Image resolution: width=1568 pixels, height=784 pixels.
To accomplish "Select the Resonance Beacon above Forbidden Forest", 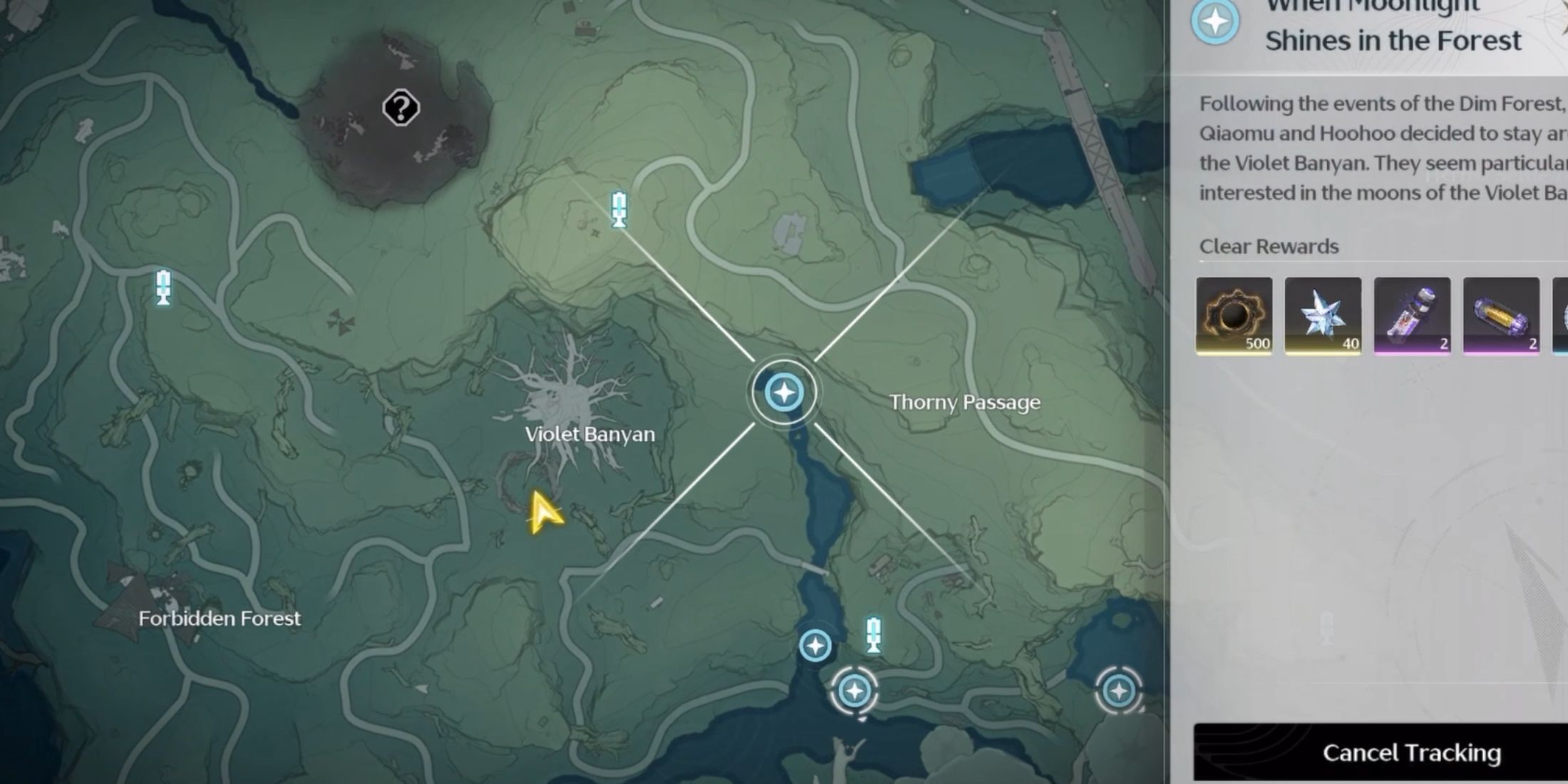I will click(x=163, y=288).
